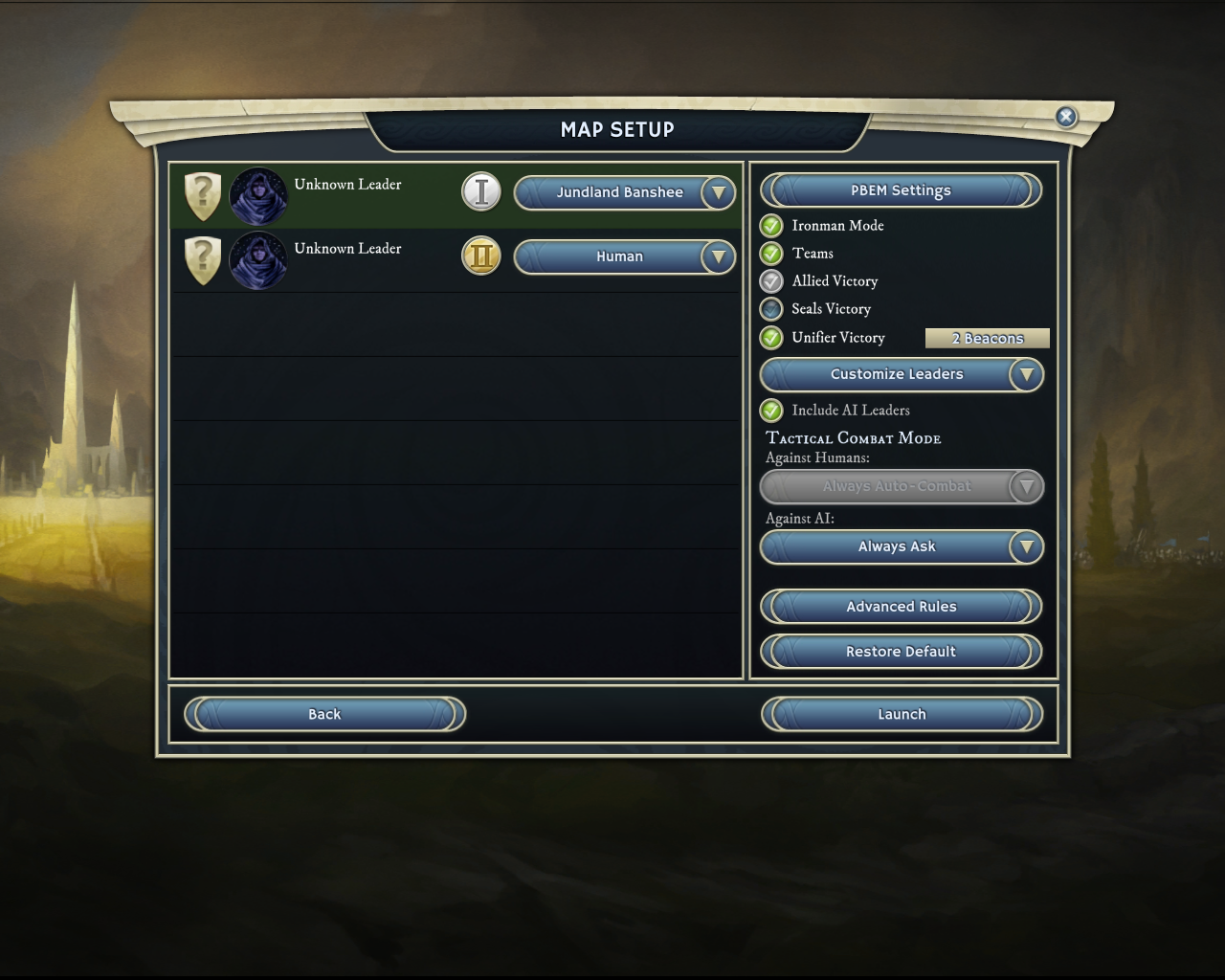Open Advanced Rules

pyautogui.click(x=901, y=607)
